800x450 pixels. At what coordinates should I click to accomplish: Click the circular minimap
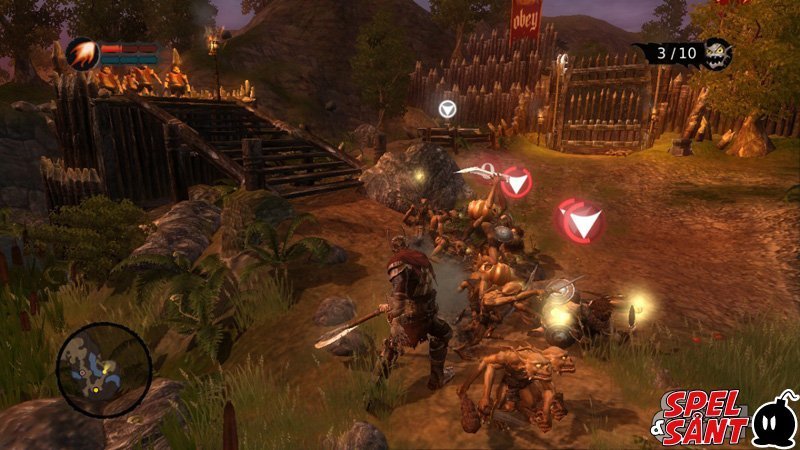tap(104, 369)
